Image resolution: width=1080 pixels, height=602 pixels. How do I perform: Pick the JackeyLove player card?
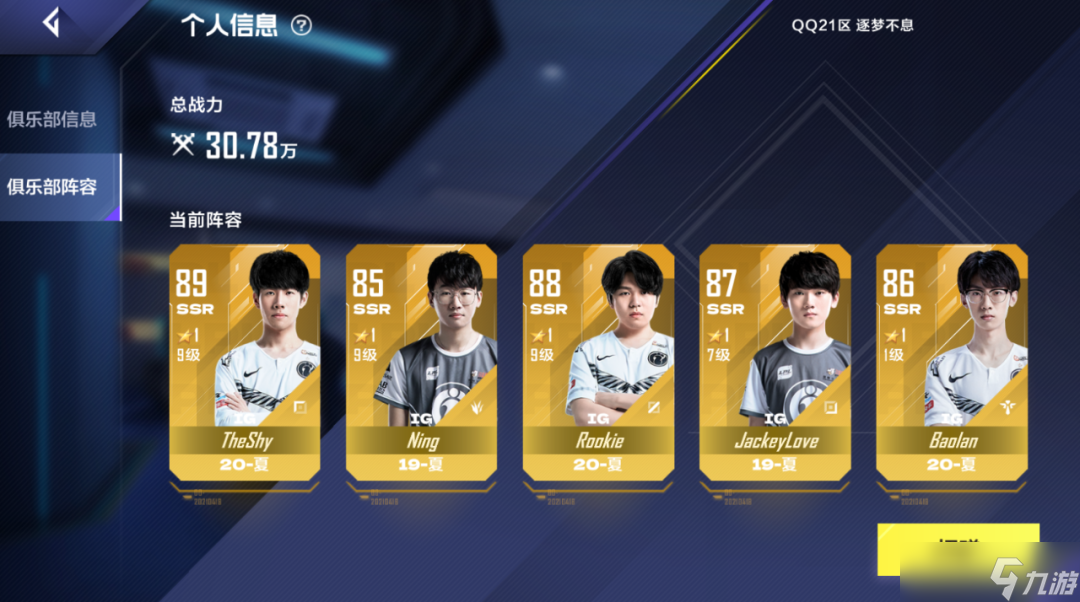coord(775,360)
